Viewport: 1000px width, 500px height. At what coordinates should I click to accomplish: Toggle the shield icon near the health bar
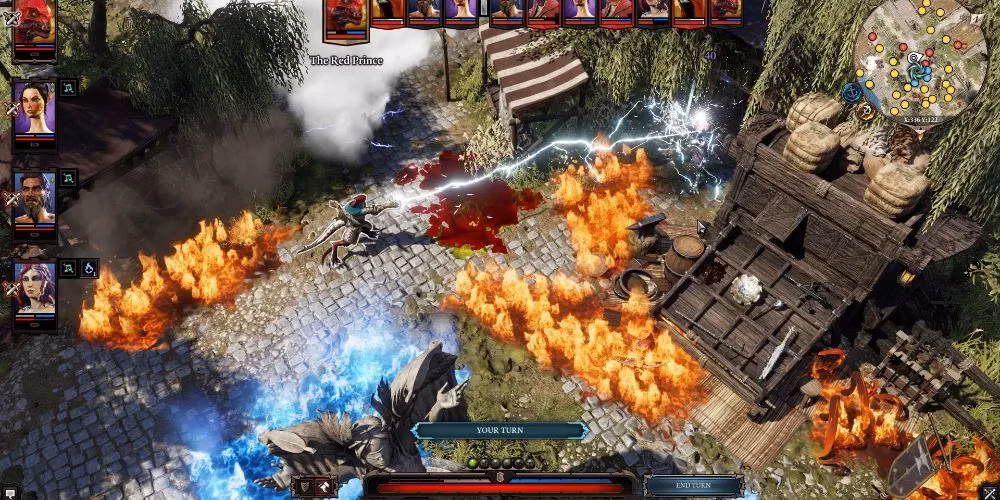coord(304,486)
